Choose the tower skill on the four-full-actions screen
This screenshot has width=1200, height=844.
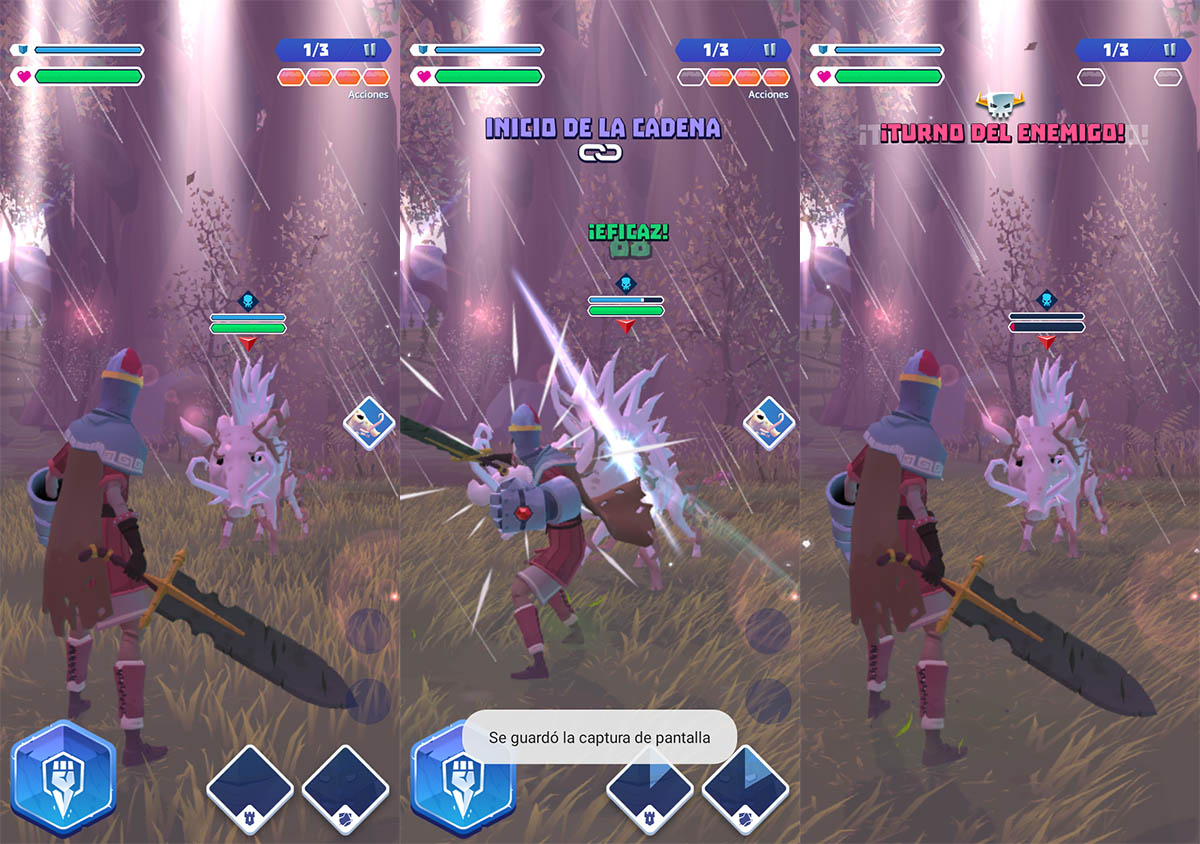pos(250,790)
